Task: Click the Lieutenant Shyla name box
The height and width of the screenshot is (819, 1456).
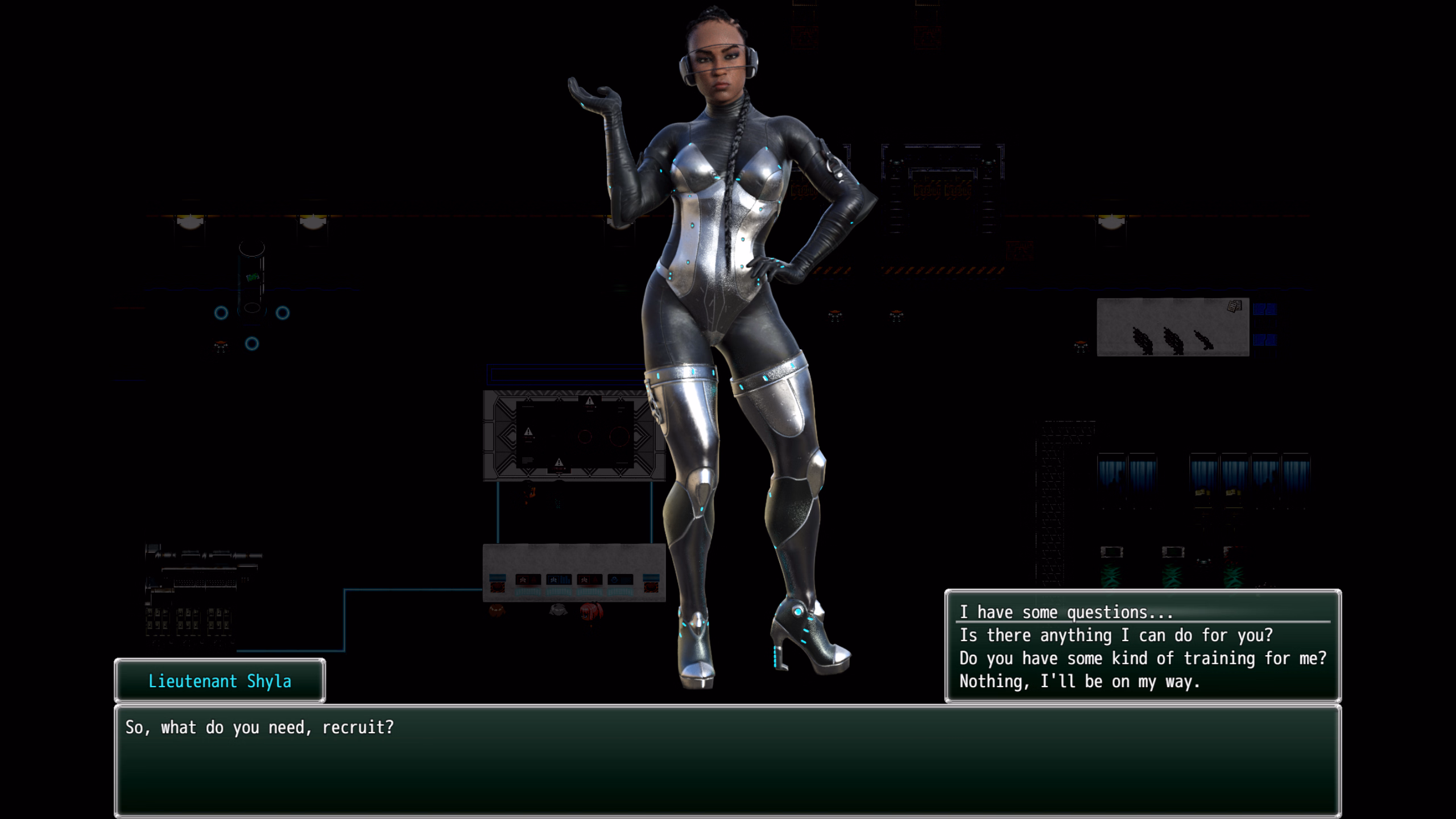Action: point(221,681)
